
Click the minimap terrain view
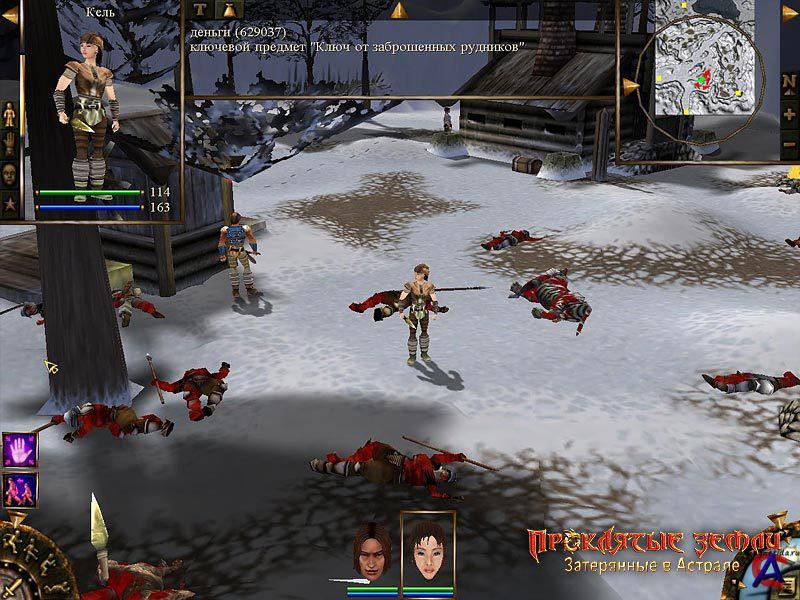[x=700, y=67]
